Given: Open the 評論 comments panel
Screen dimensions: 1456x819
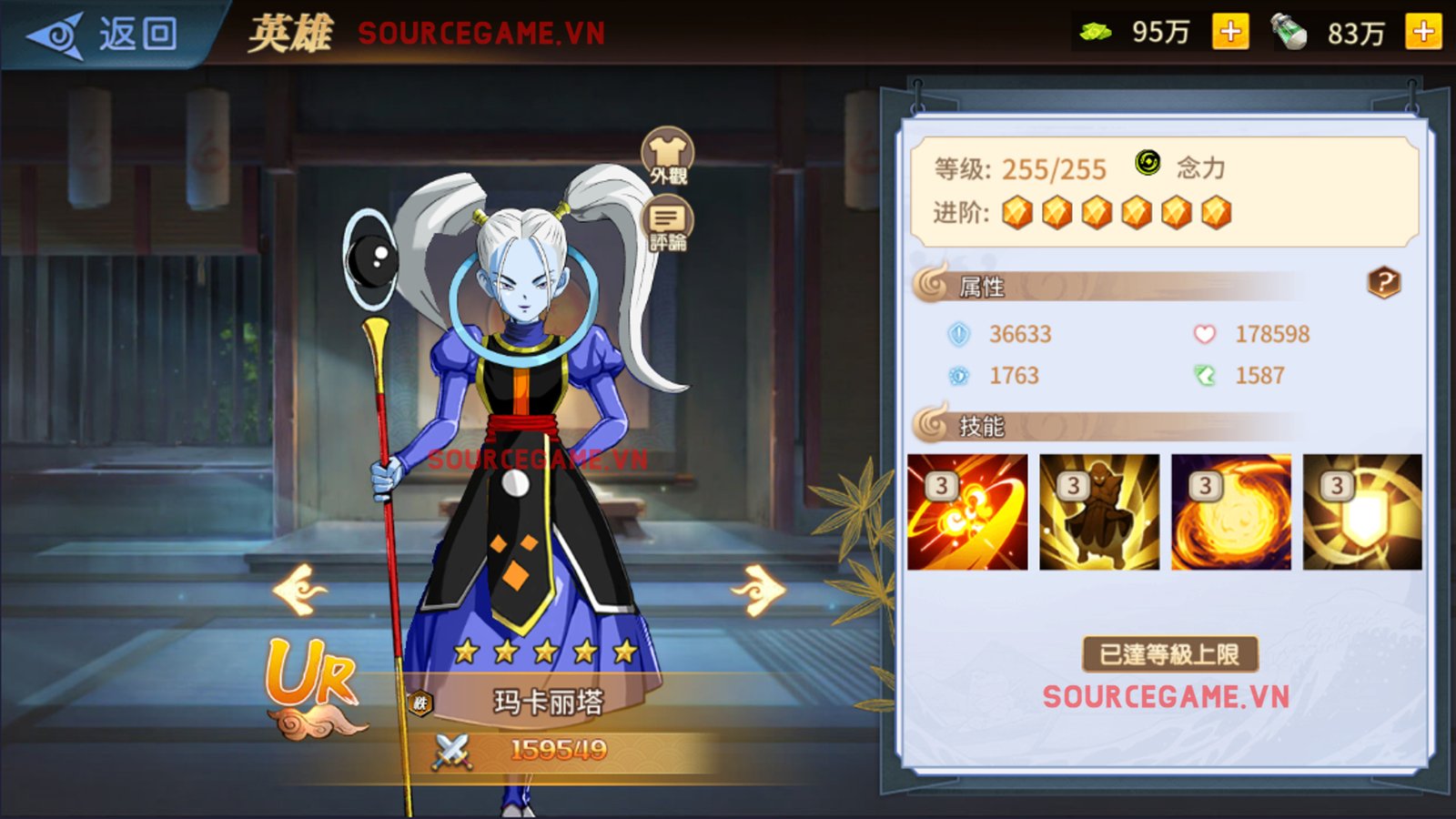Looking at the screenshot, I should click(668, 226).
